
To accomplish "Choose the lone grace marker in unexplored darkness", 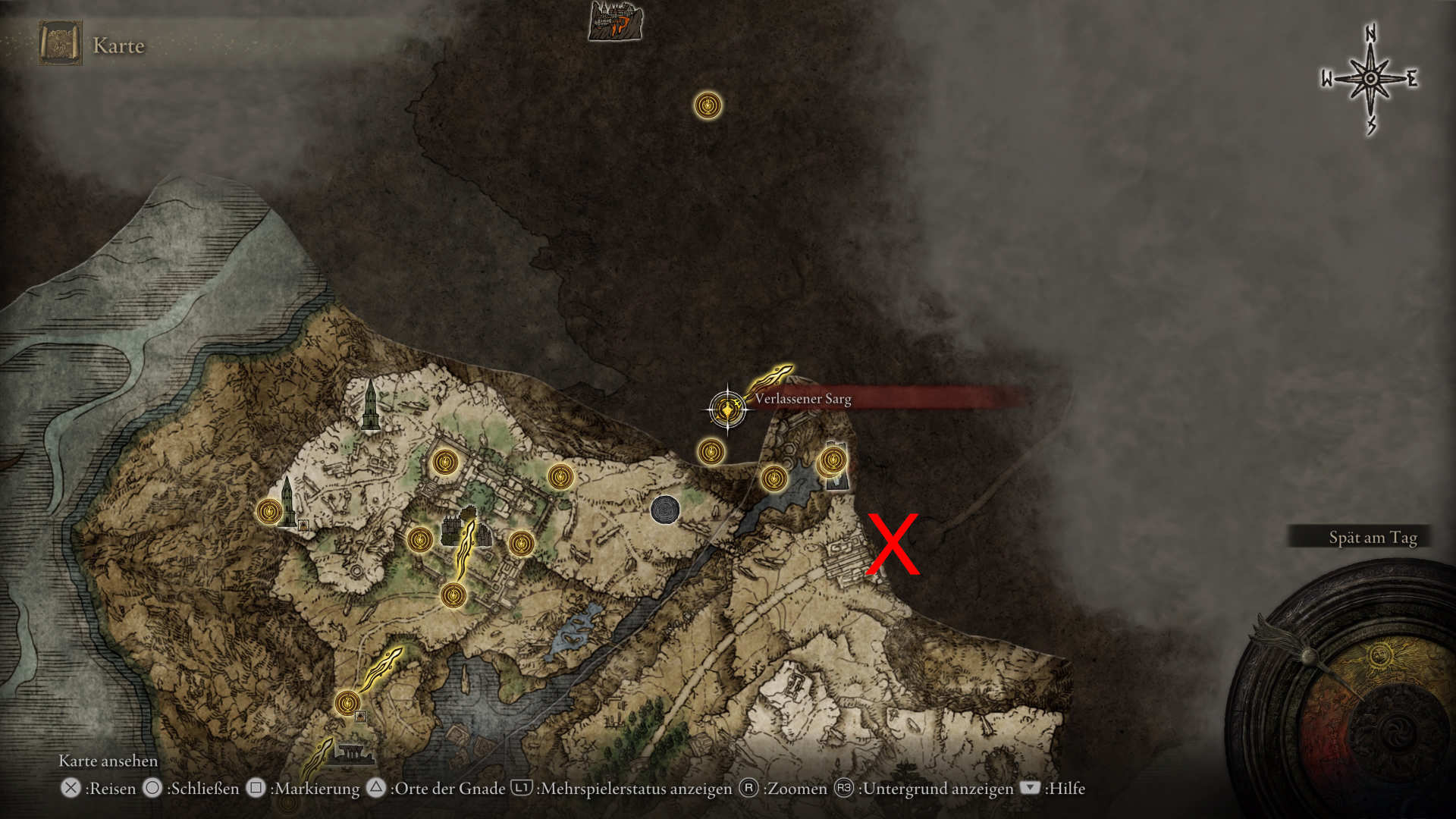I will pos(708,105).
